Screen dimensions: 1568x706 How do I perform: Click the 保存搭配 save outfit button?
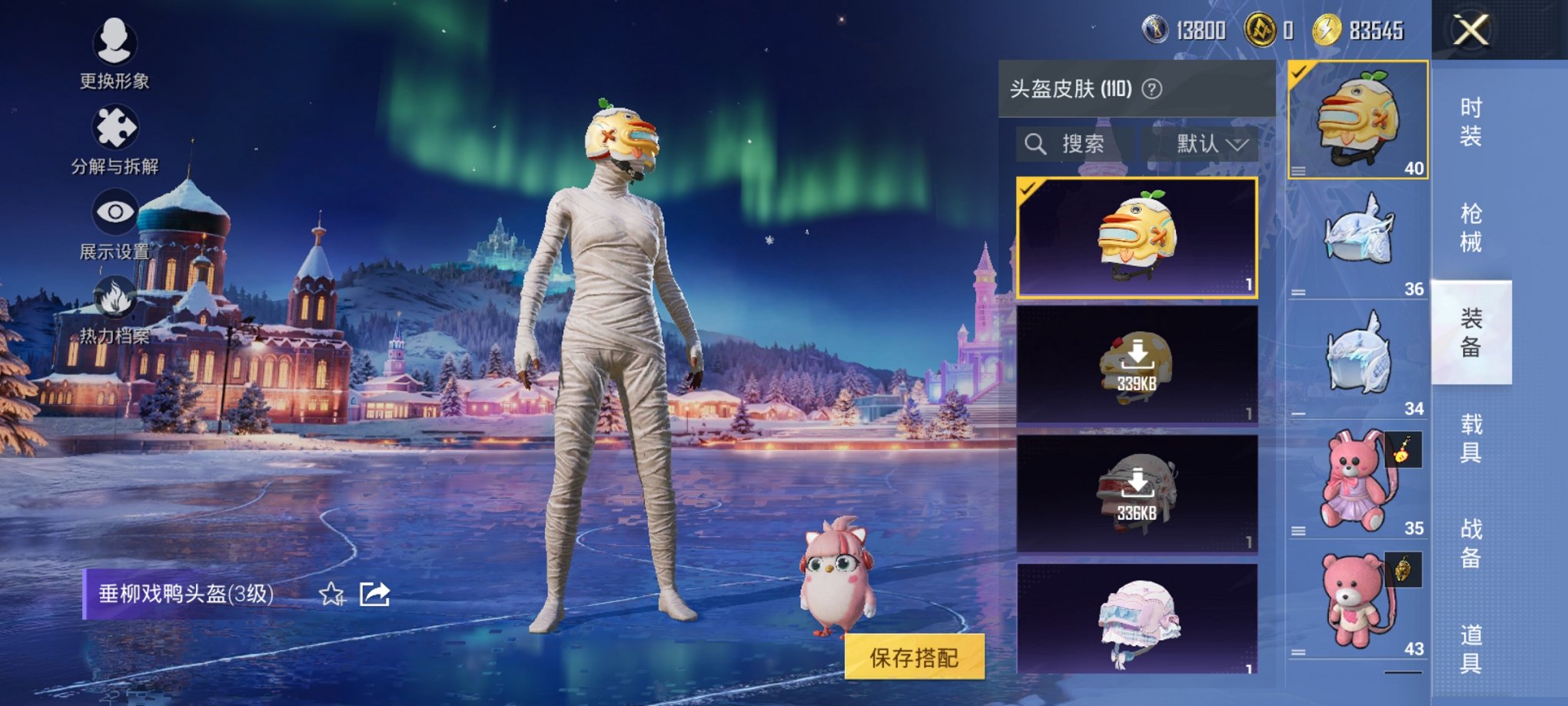pos(914,657)
